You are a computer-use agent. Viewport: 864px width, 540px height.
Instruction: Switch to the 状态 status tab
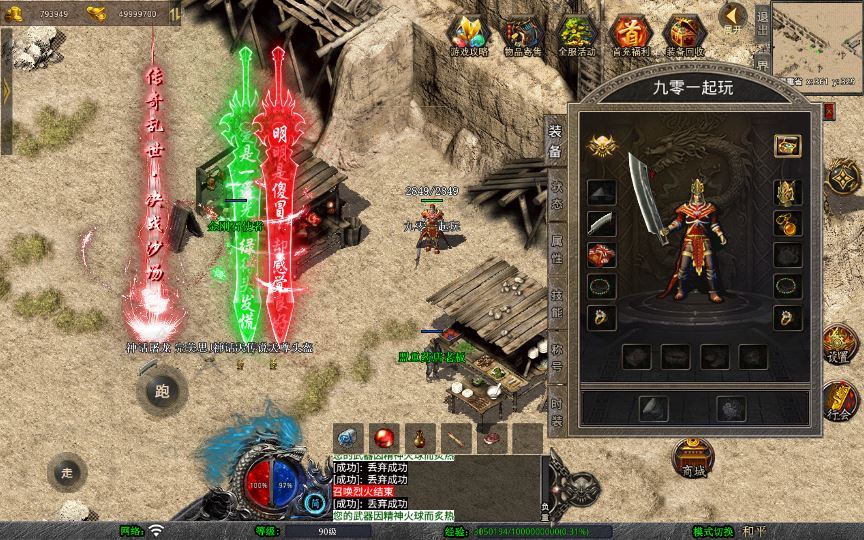click(x=556, y=194)
